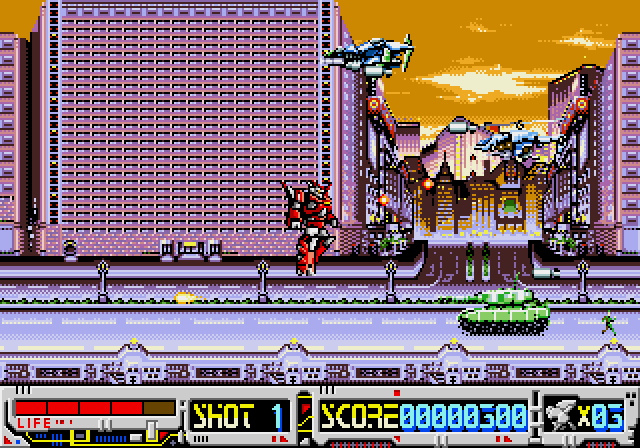Image resolution: width=640 pixels, height=448 pixels.
Task: Click the mech lives icon
Action: (564, 414)
